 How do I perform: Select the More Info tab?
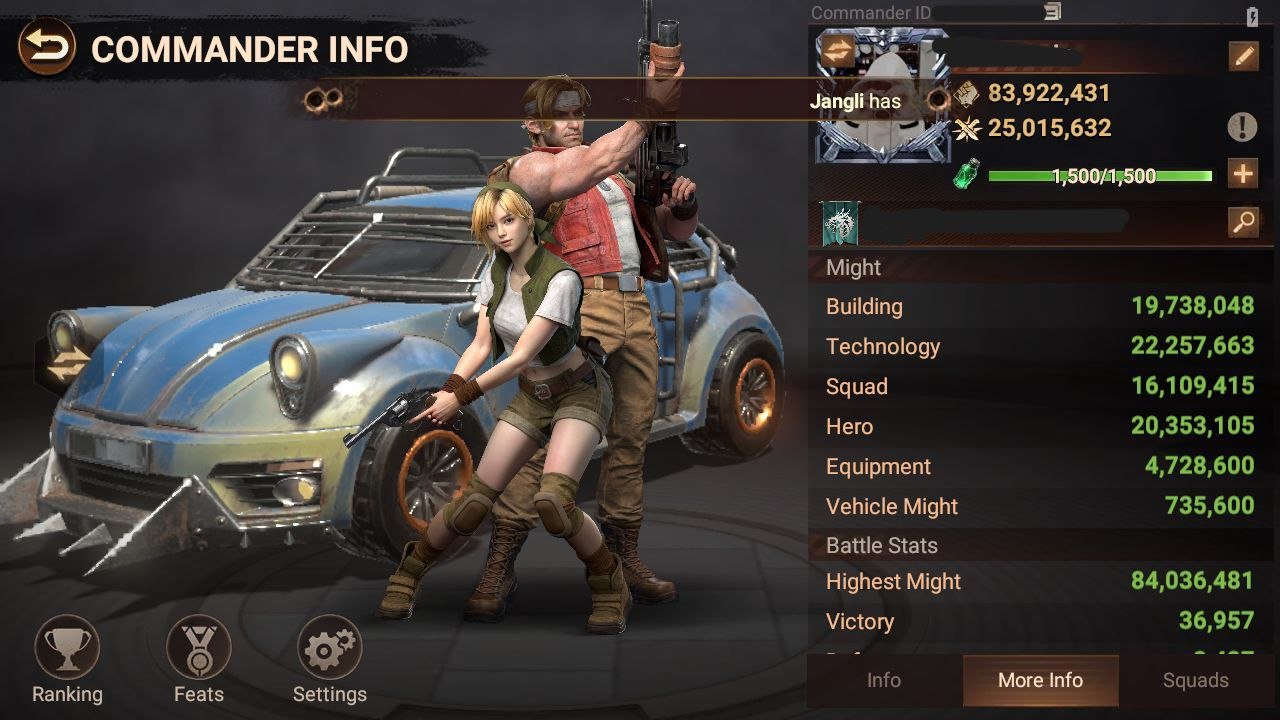point(1040,681)
